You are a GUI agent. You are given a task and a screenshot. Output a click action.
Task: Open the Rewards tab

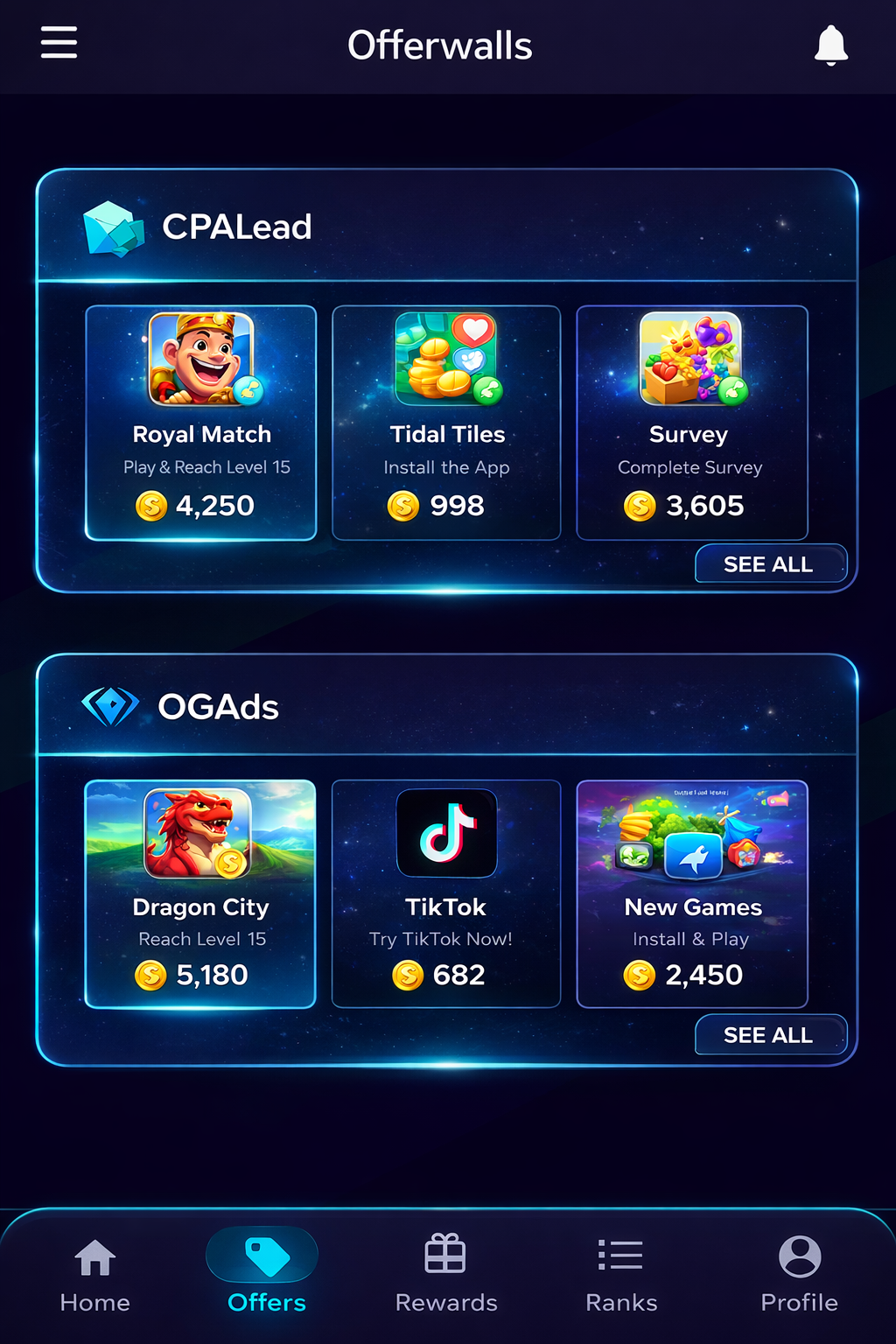click(445, 1275)
